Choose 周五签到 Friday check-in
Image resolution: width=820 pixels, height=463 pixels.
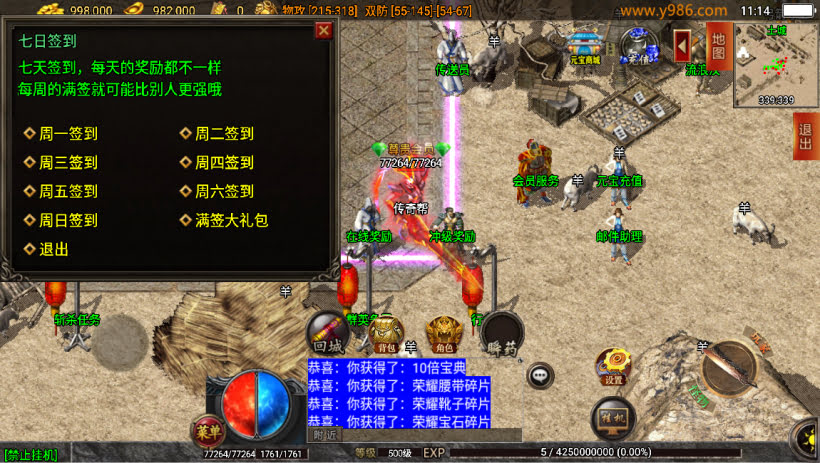click(x=67, y=192)
